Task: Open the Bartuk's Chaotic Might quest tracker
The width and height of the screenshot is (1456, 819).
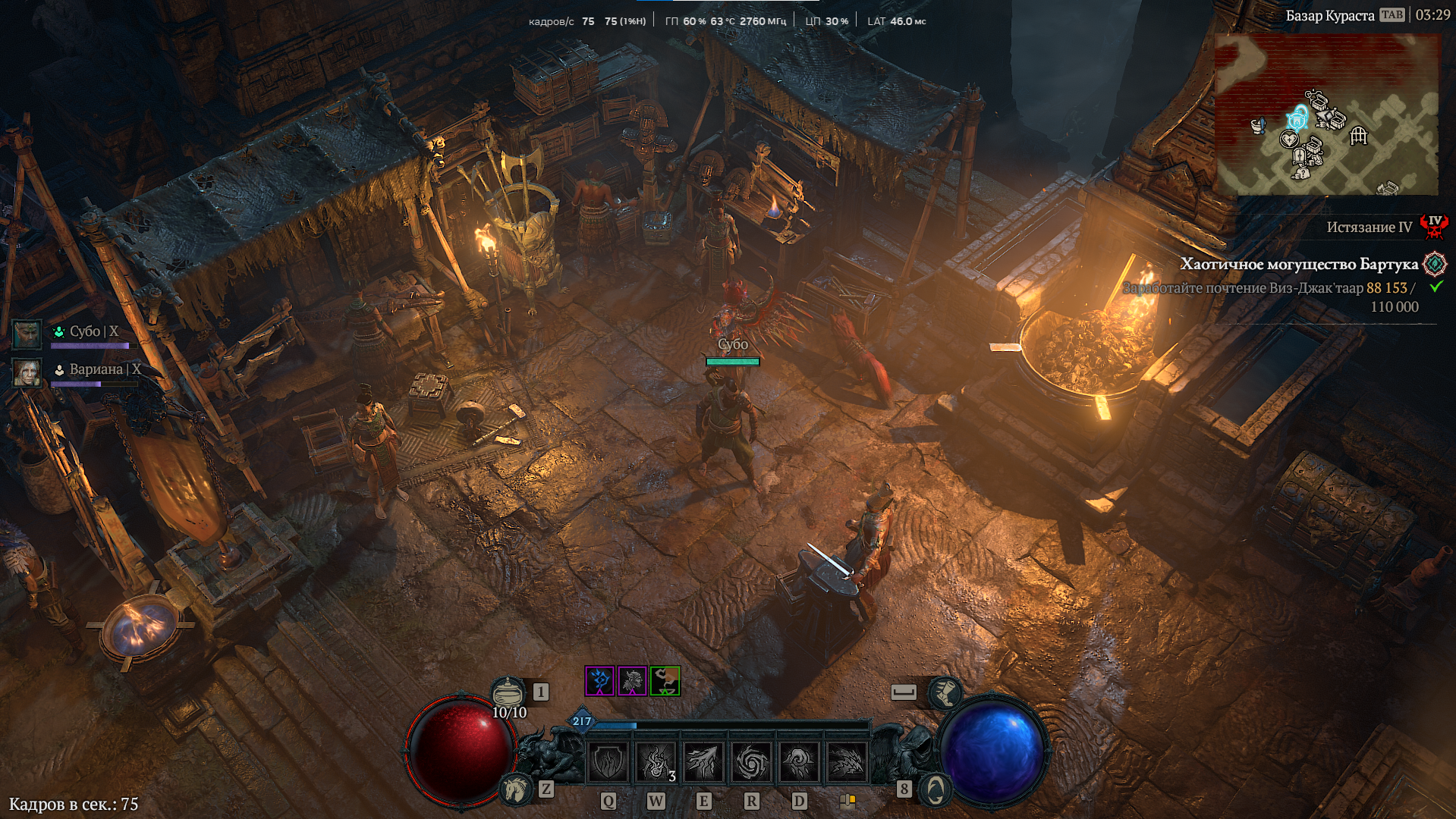Action: tap(1299, 265)
